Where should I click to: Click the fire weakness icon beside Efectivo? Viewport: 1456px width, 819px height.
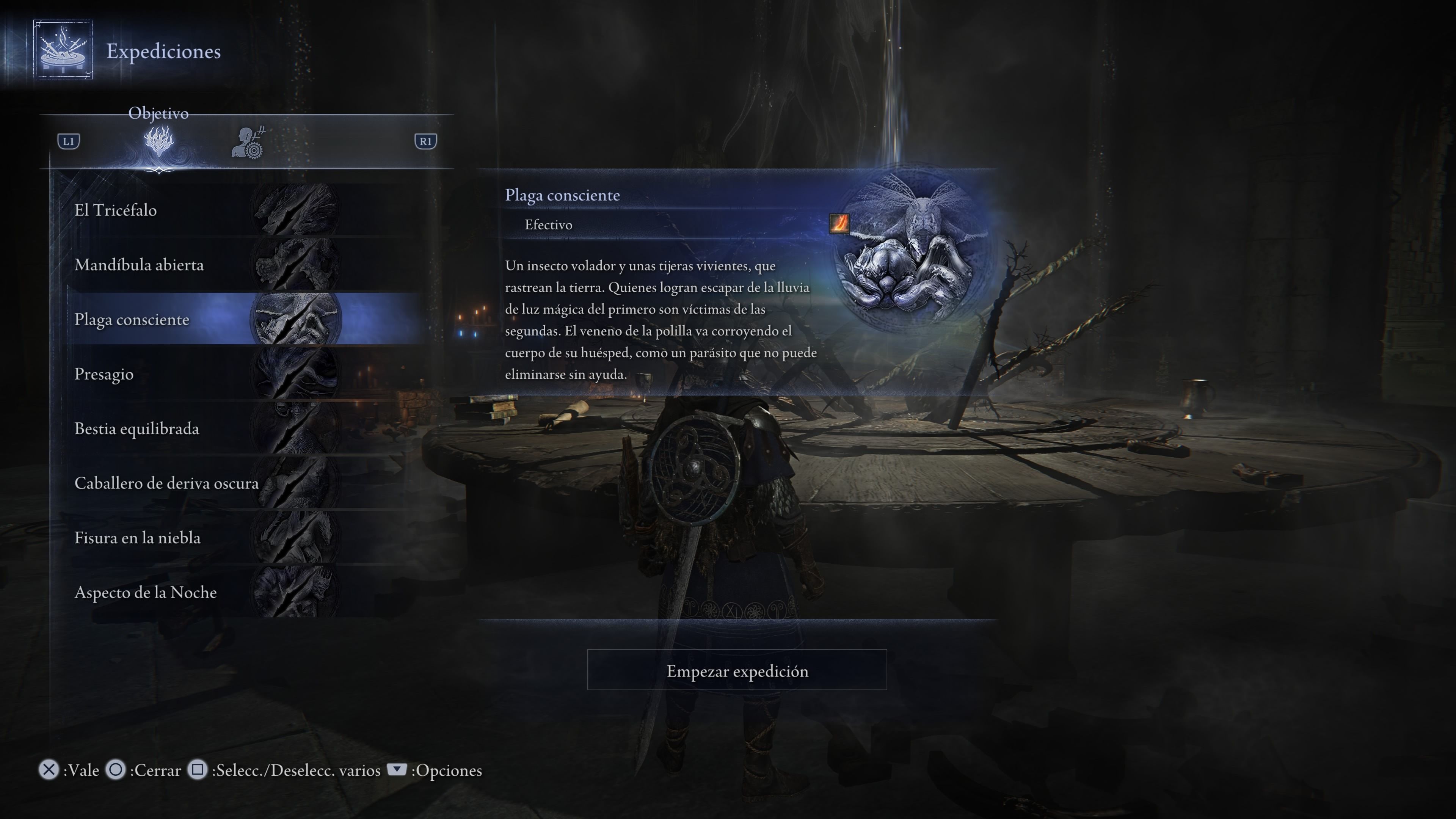pos(839,224)
